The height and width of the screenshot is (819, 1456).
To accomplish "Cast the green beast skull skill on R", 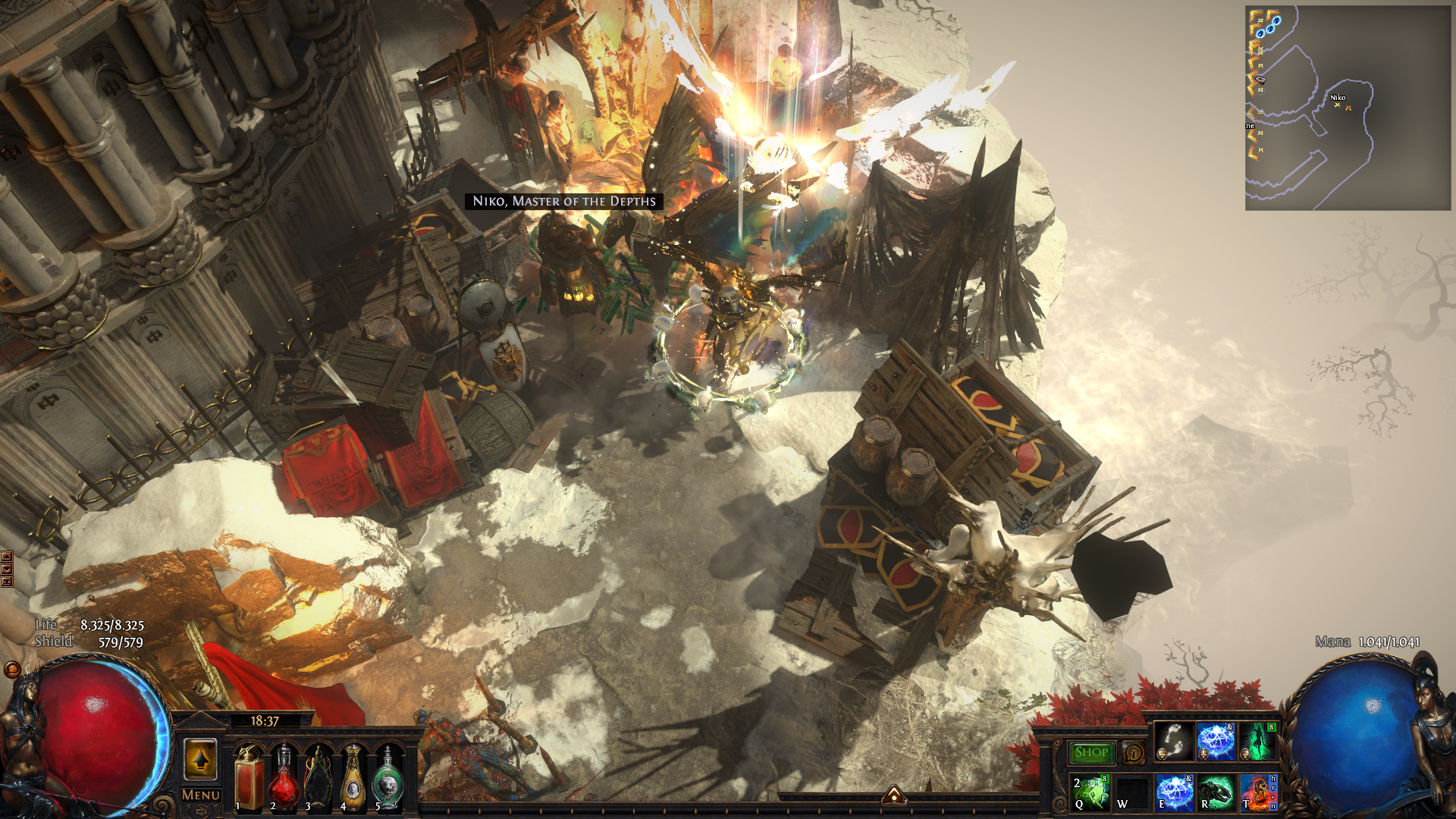I will coord(1216,792).
